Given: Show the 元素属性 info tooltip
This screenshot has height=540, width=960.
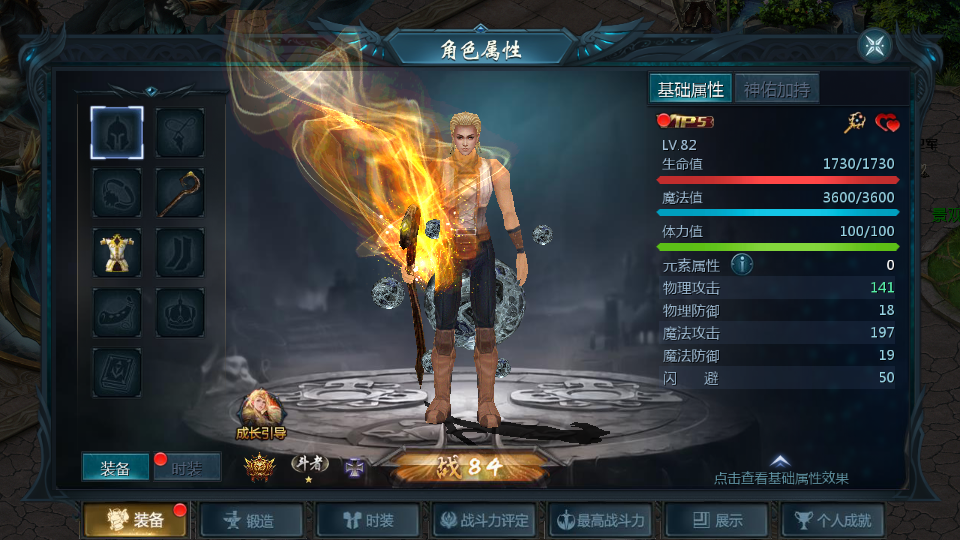Looking at the screenshot, I should tap(741, 265).
